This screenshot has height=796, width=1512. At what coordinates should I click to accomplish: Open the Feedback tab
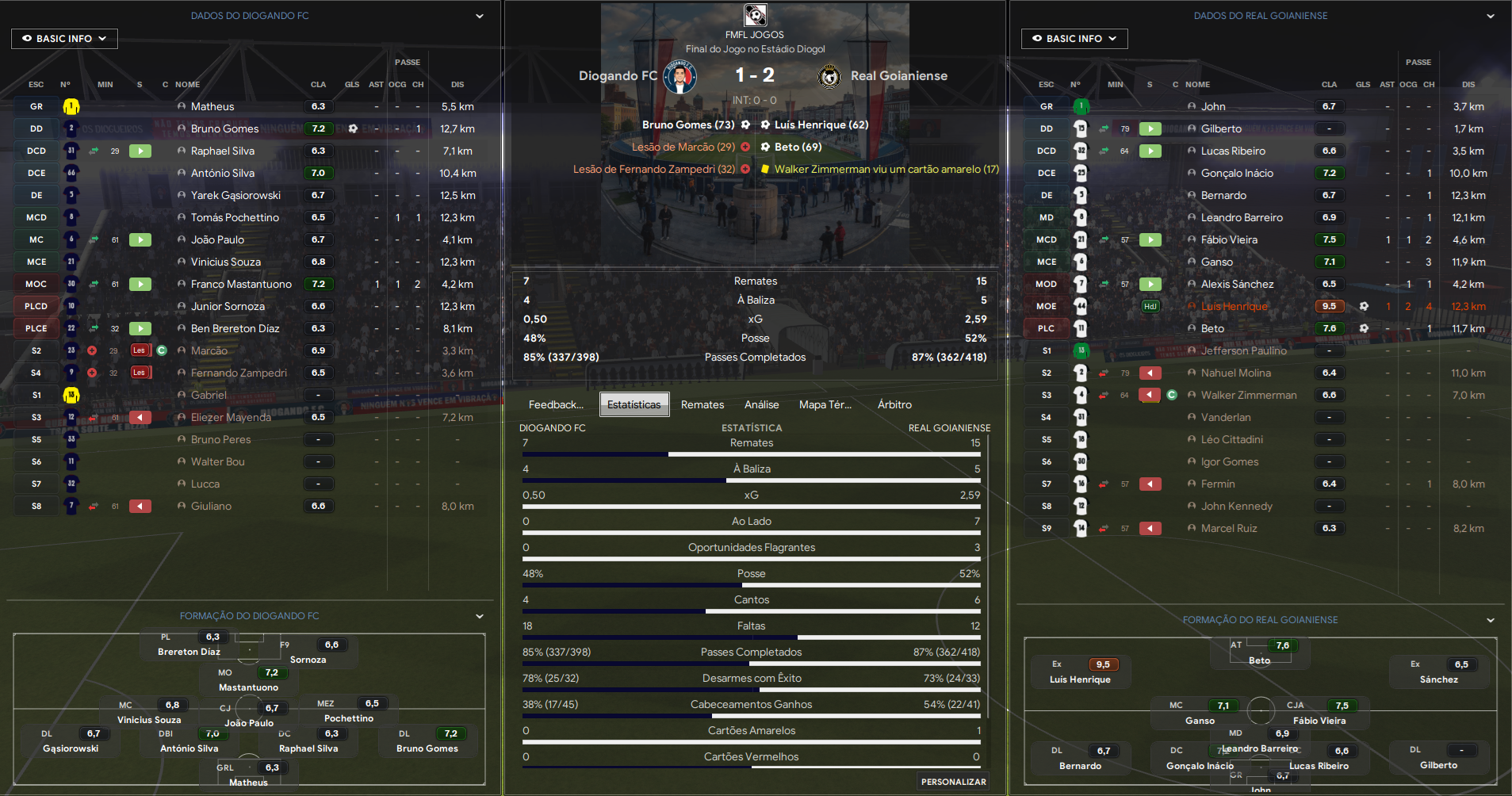tap(556, 404)
